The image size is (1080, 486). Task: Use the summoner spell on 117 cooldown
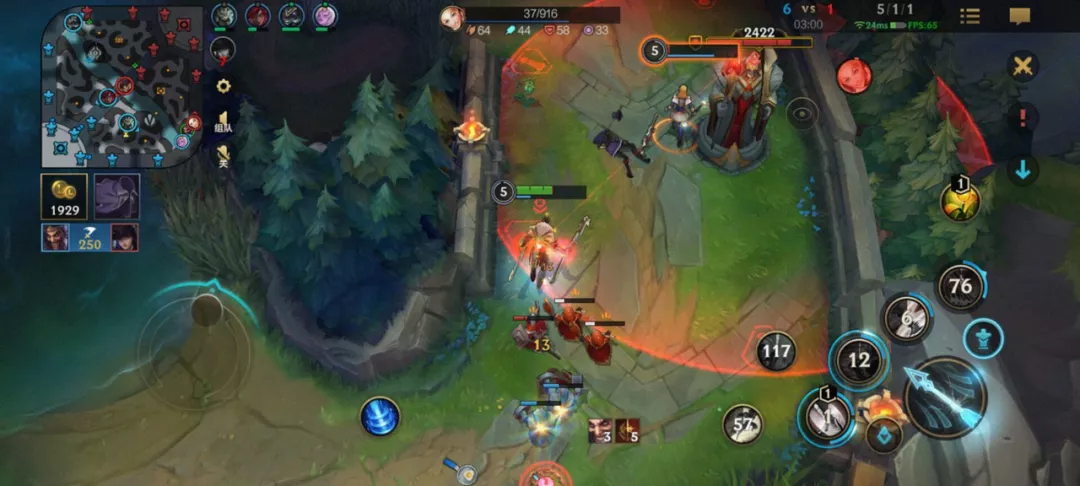[x=776, y=351]
